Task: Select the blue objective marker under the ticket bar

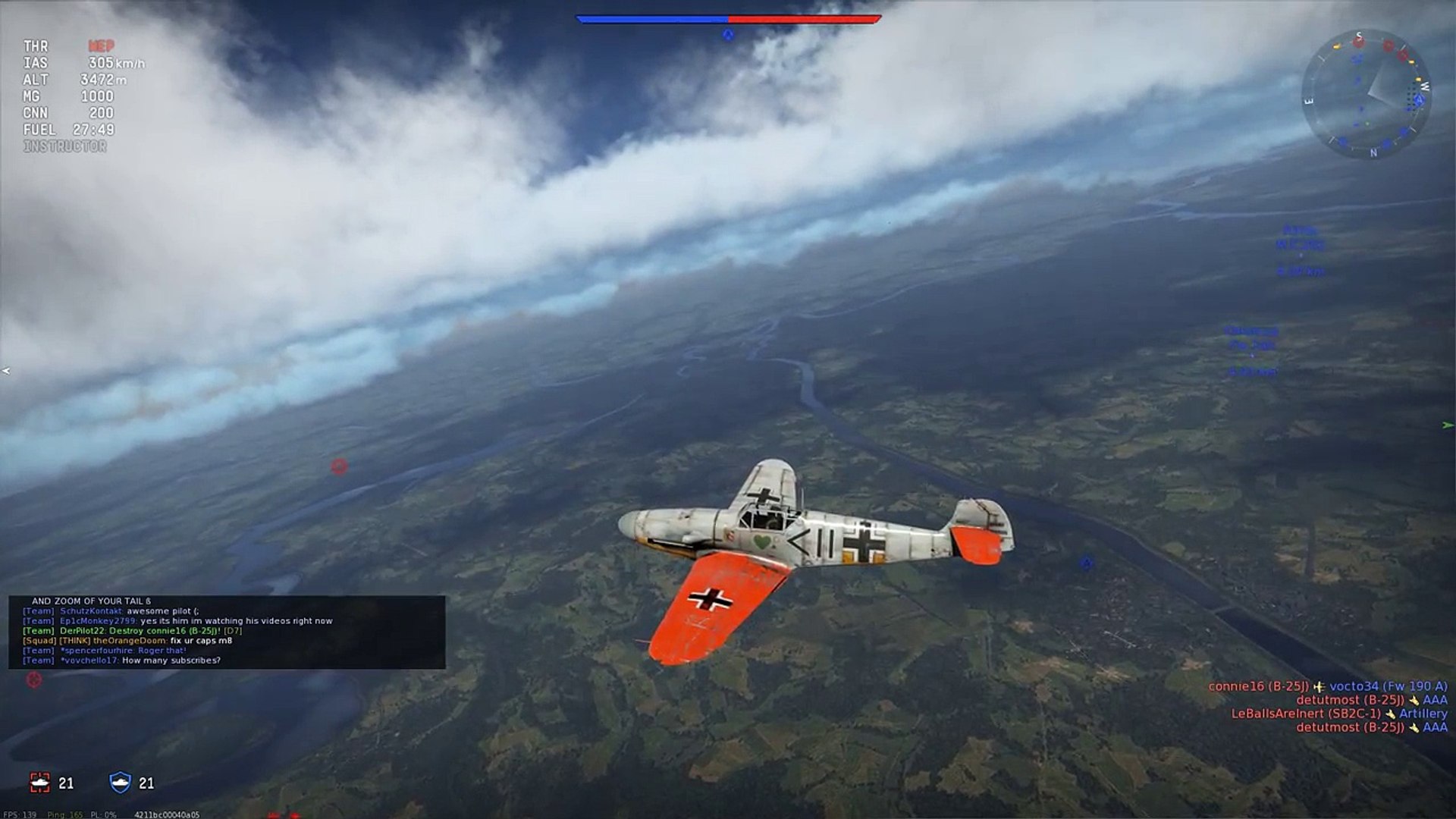Action: 727,34
